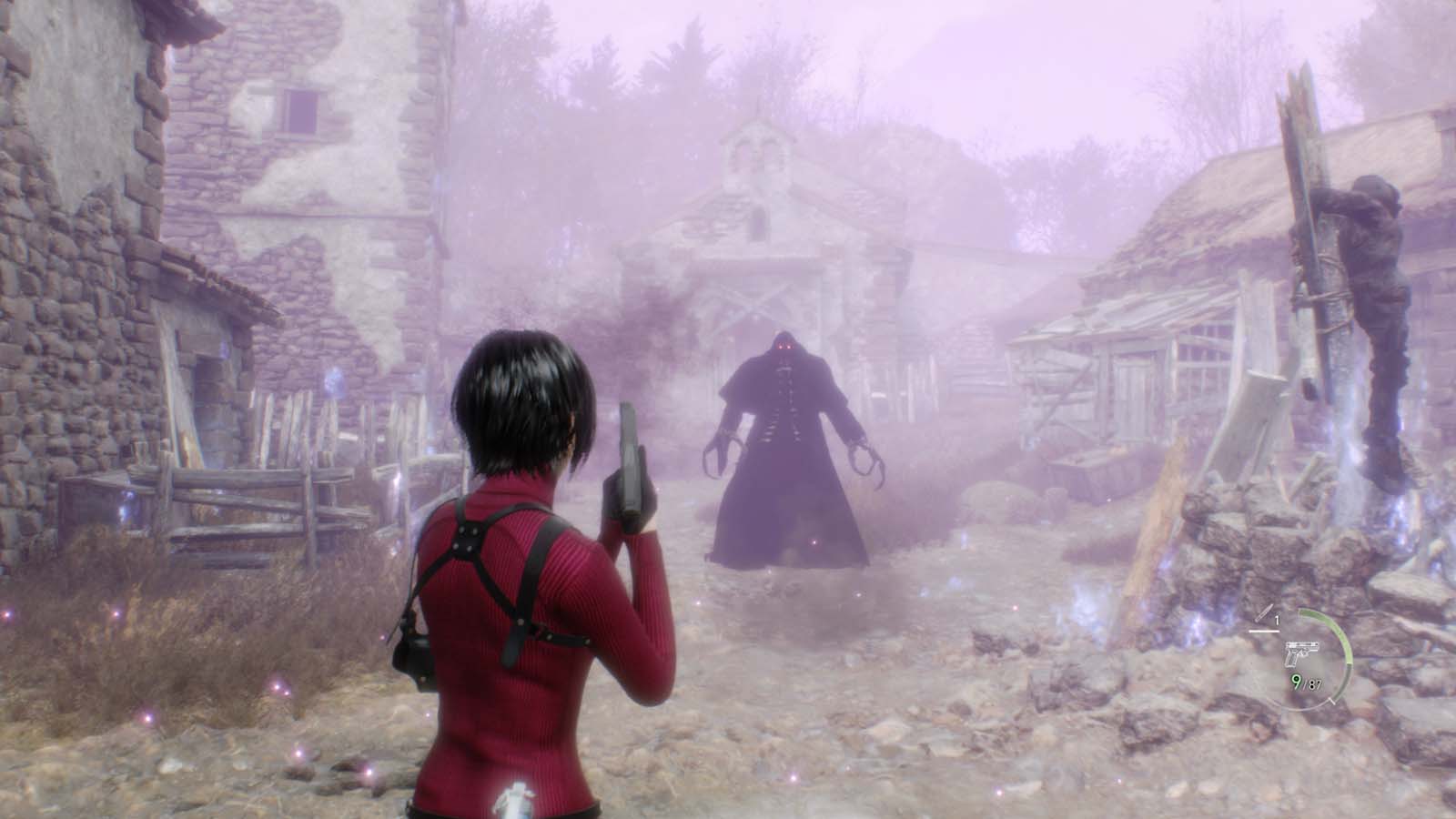Screen dimensions: 1456x819
Task: Click the pistol icon in the HUD
Action: 1302,653
